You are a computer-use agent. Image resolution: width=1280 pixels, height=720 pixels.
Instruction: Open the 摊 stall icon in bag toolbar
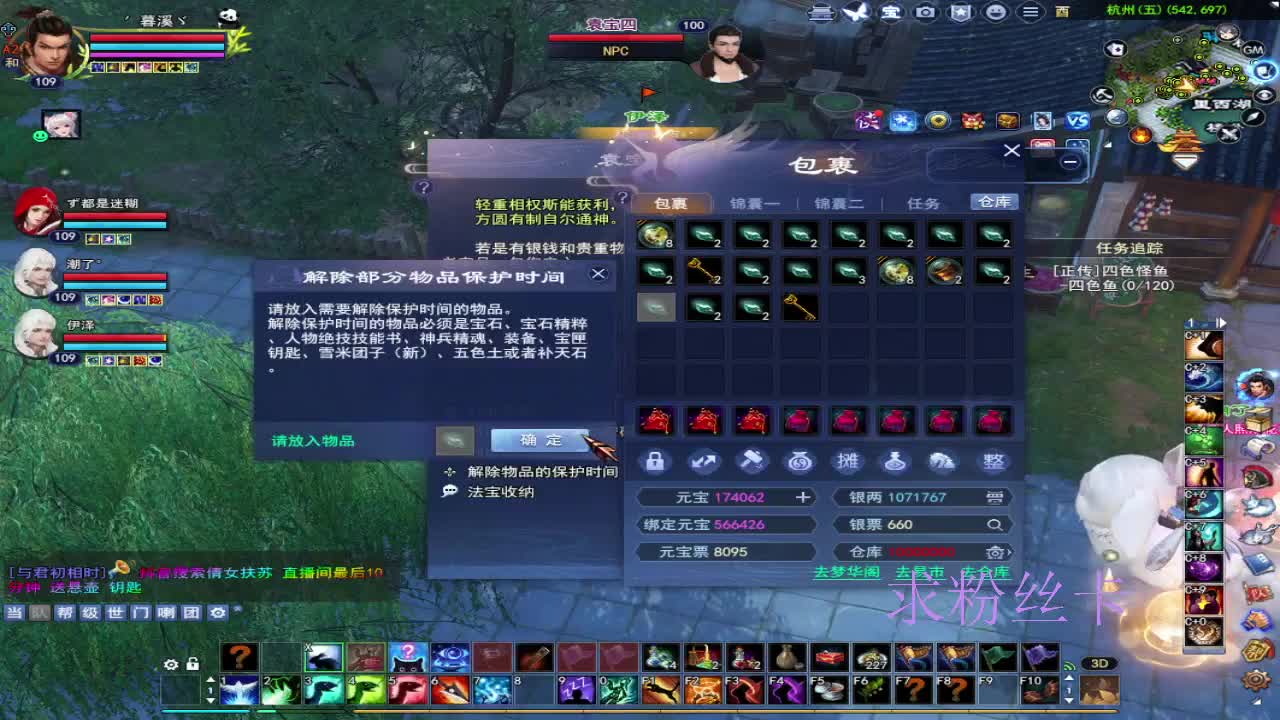click(x=848, y=461)
